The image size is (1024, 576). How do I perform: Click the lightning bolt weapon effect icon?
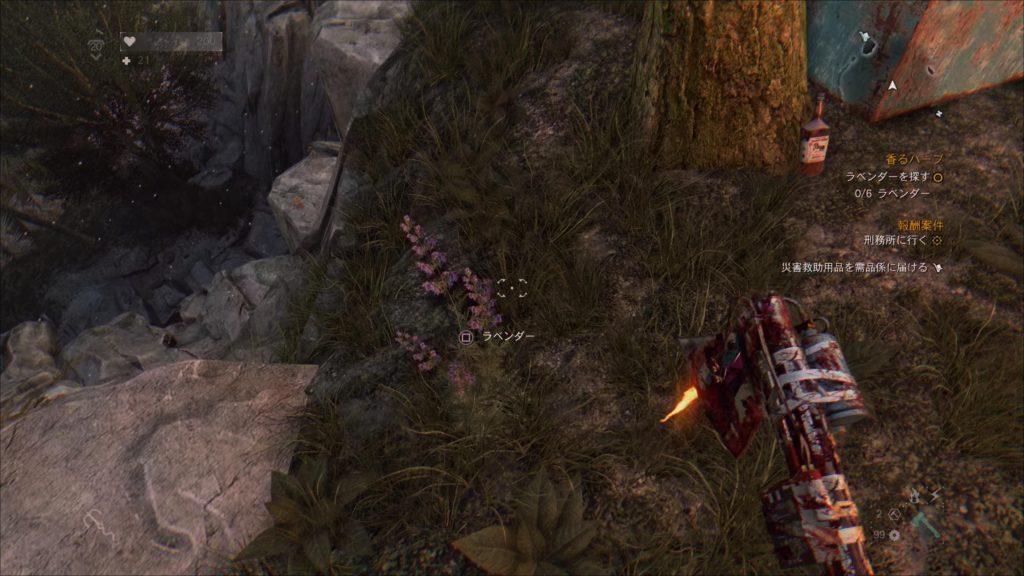coord(936,496)
